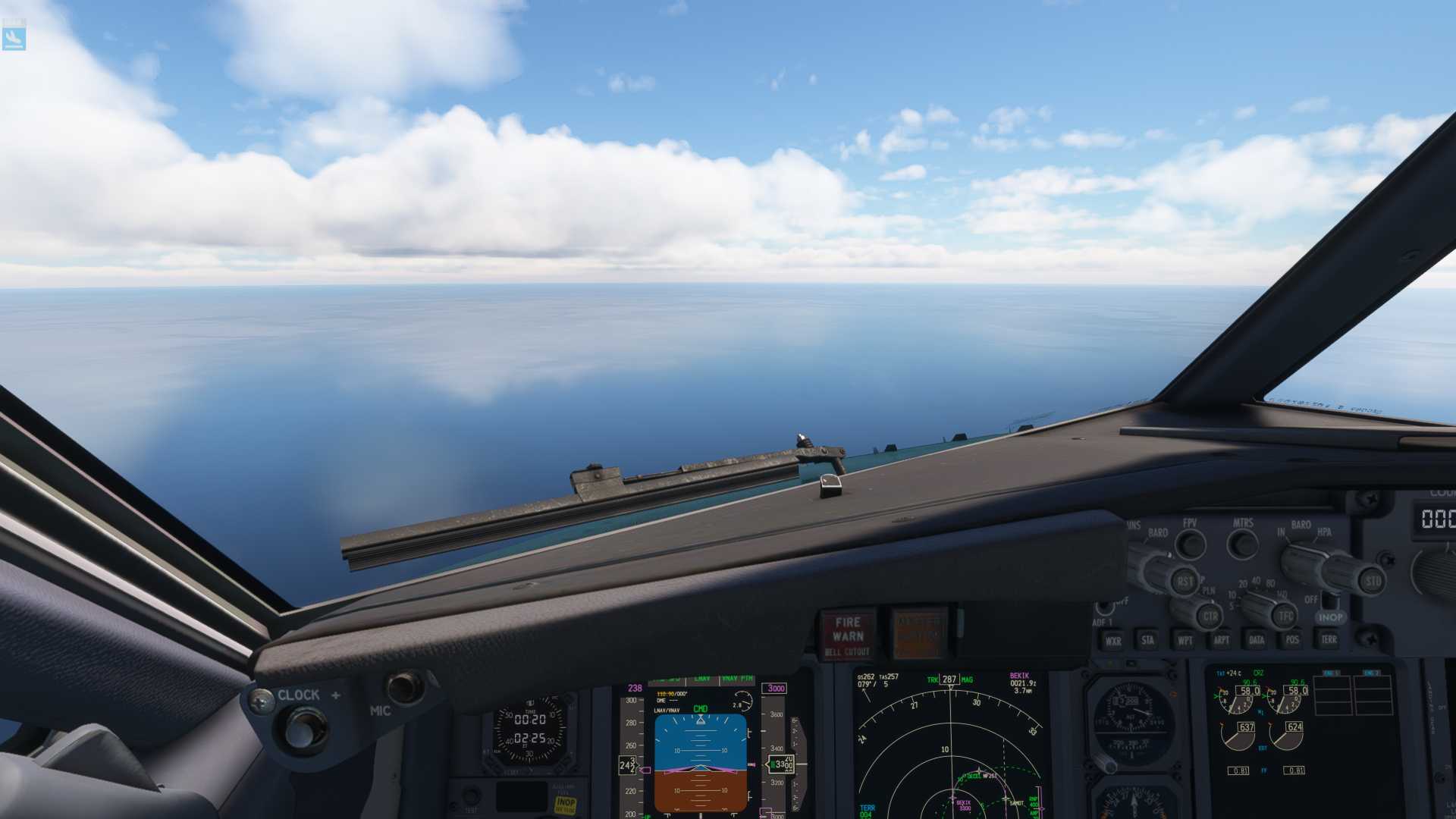Push the FPV flight path vector button

[x=1191, y=543]
